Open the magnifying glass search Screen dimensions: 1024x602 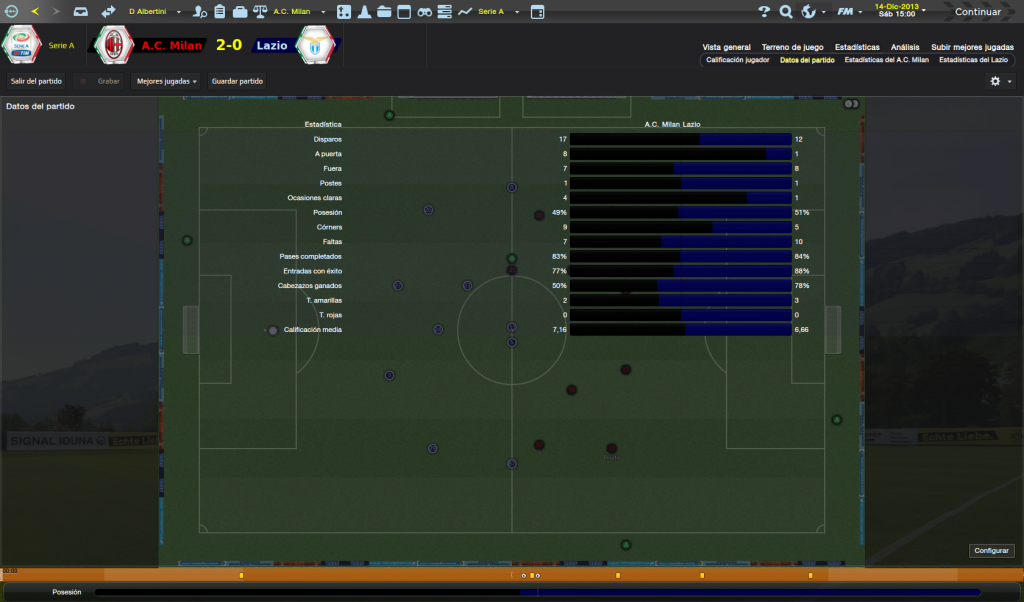[786, 12]
